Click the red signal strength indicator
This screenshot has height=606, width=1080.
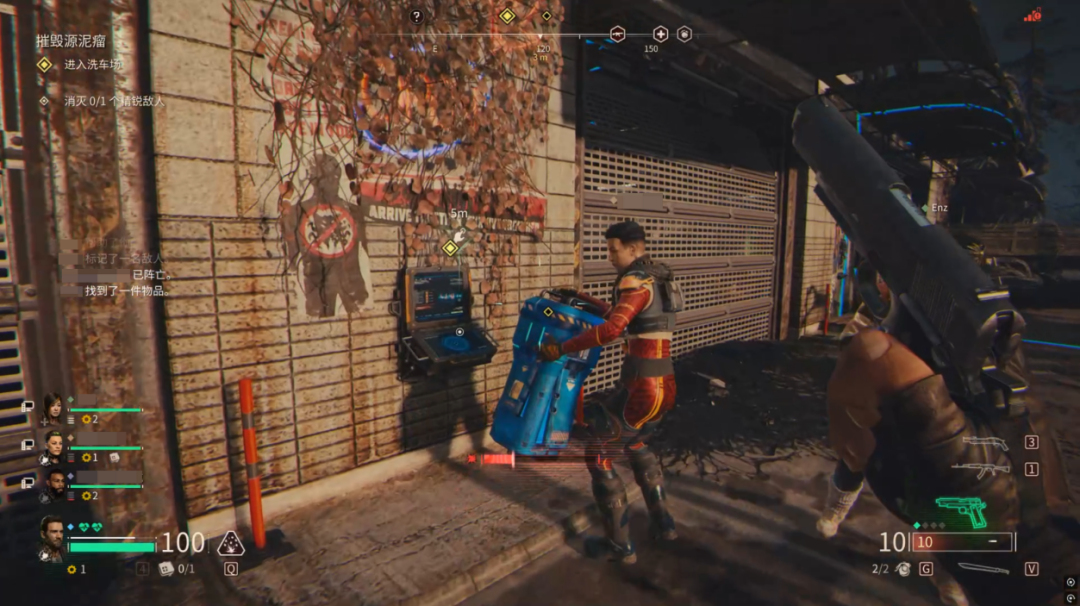tap(1033, 15)
